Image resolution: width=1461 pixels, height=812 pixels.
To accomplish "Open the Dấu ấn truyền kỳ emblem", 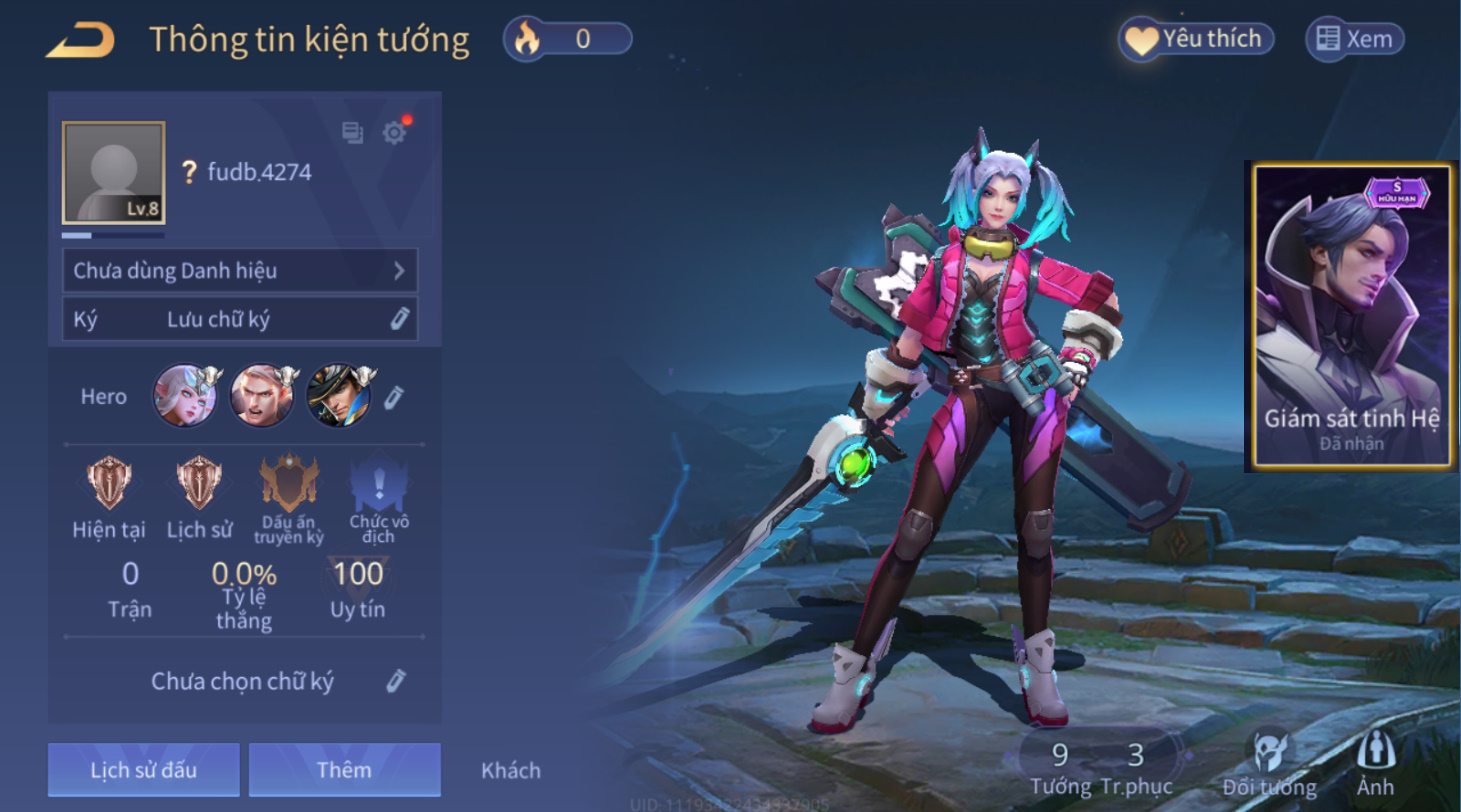I will pos(289,485).
